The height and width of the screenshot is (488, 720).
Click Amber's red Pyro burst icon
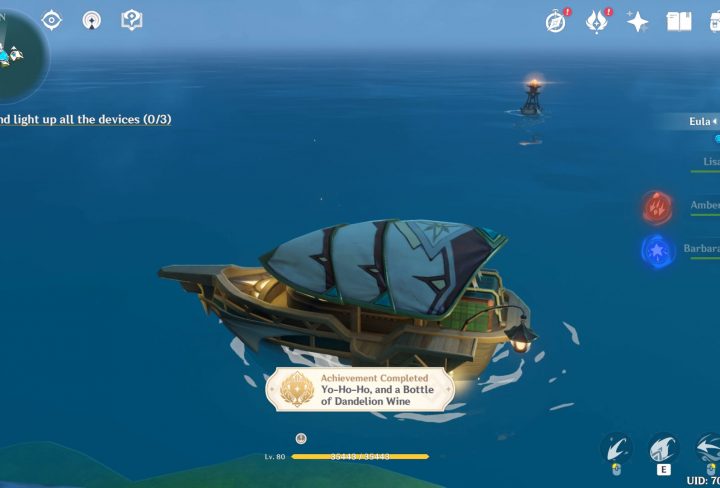[656, 208]
